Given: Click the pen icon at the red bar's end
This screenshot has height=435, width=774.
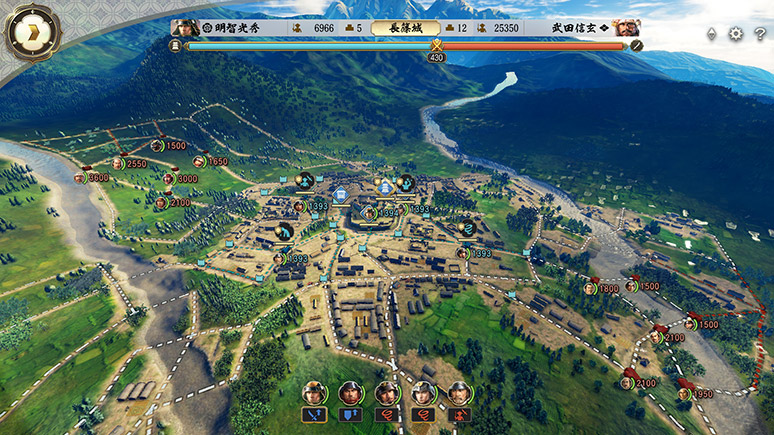Looking at the screenshot, I should 636,46.
